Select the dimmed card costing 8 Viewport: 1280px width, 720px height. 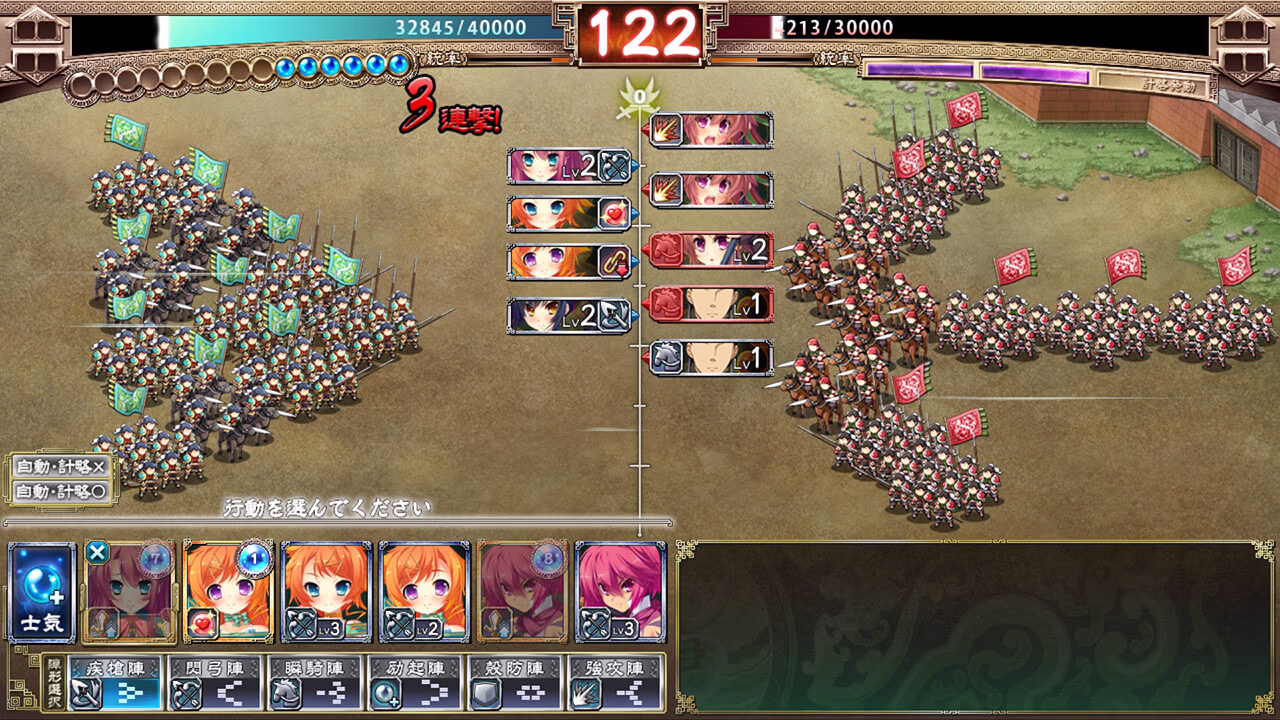tap(522, 592)
